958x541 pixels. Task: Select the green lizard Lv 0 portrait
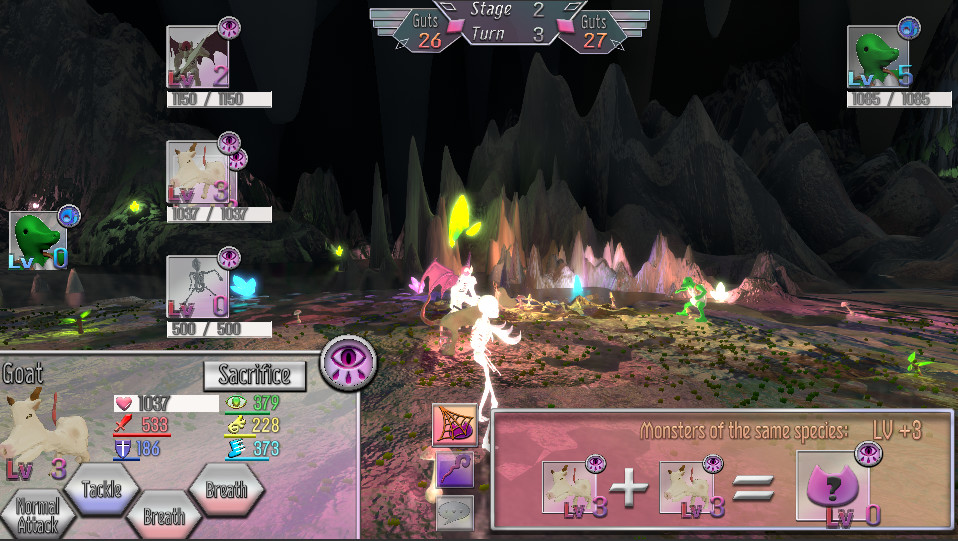(x=39, y=240)
